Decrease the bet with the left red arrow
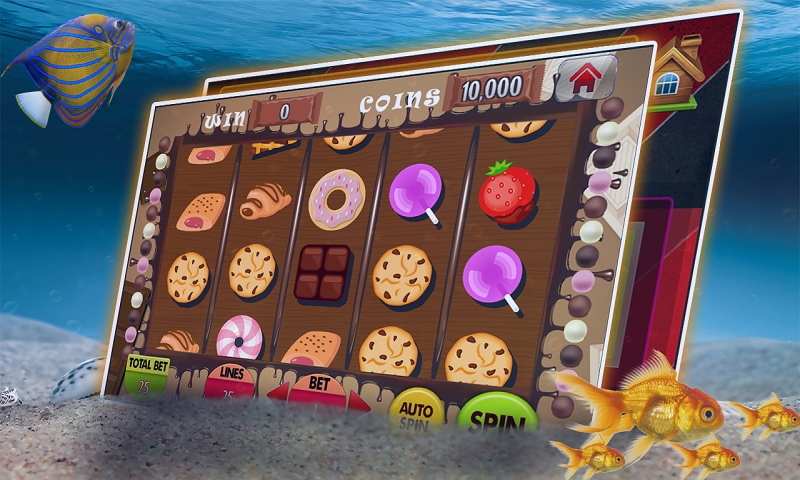Image resolution: width=800 pixels, height=480 pixels. [x=277, y=391]
